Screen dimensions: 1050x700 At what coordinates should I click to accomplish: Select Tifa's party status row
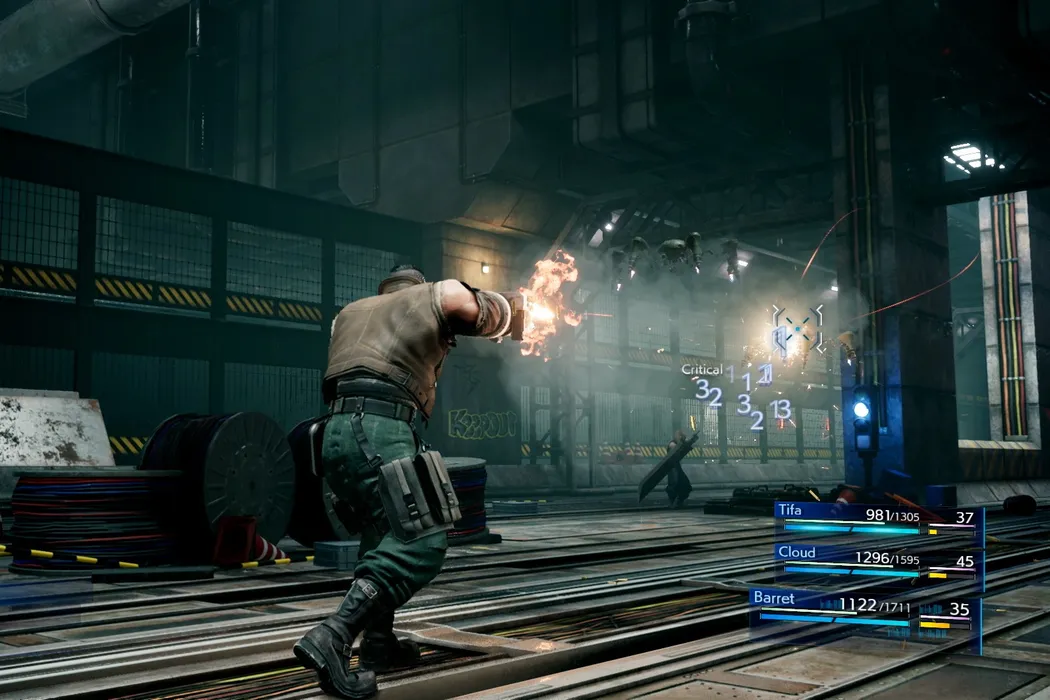[876, 519]
